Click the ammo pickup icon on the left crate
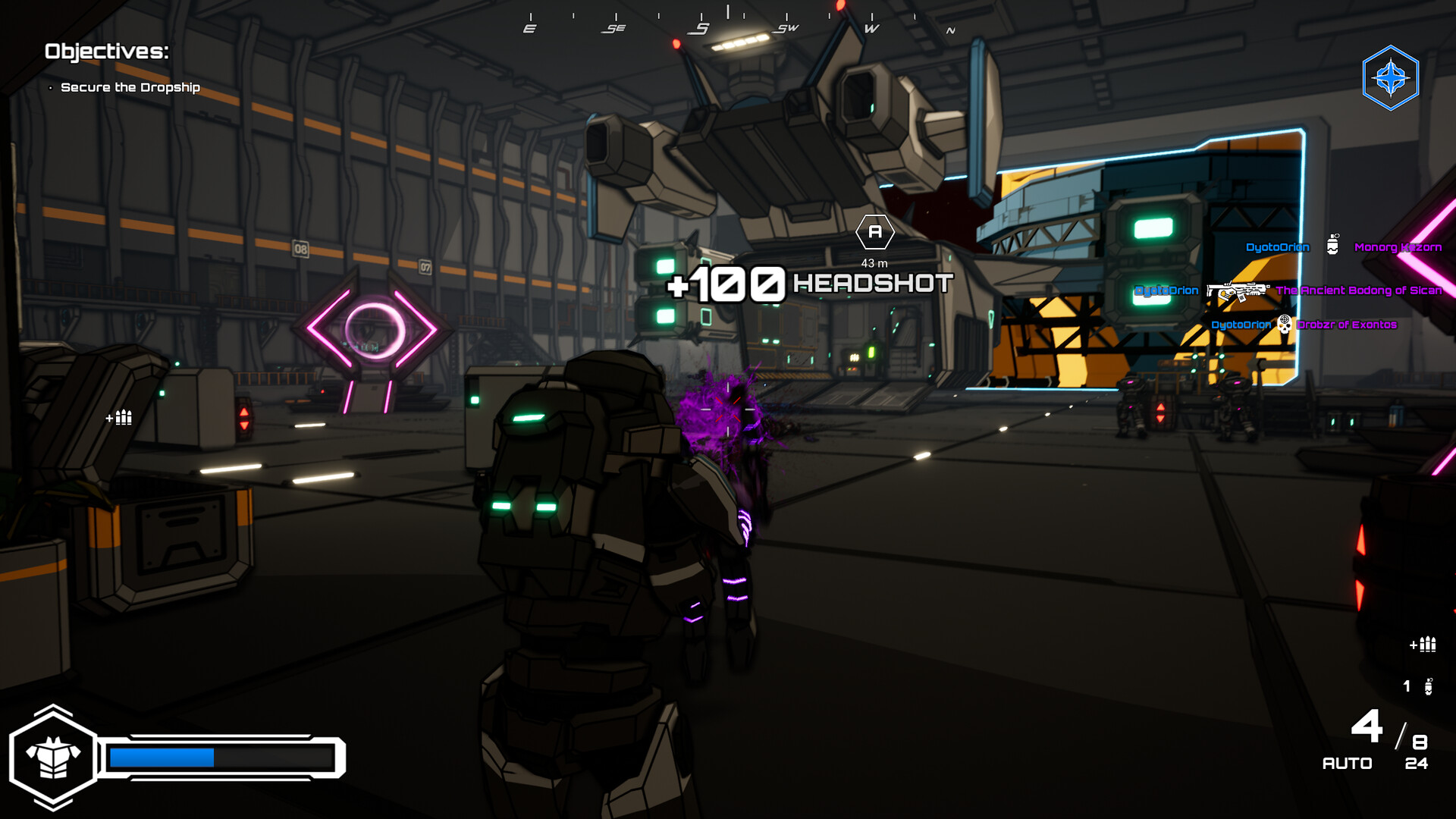The height and width of the screenshot is (819, 1456). (119, 418)
